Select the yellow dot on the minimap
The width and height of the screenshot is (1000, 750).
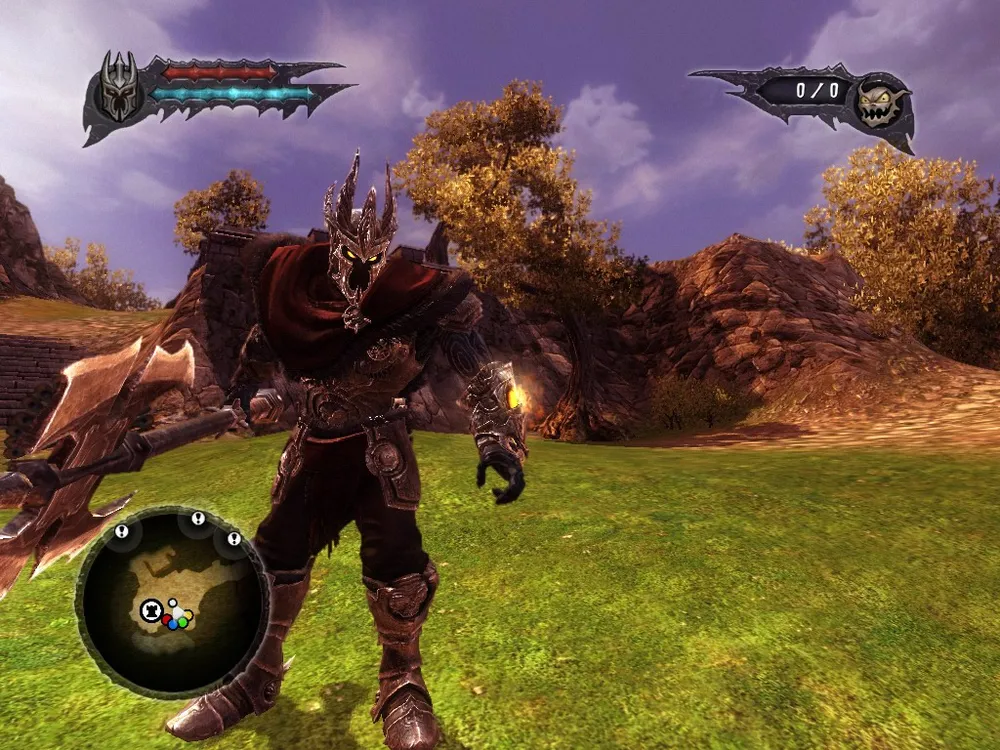(x=187, y=615)
